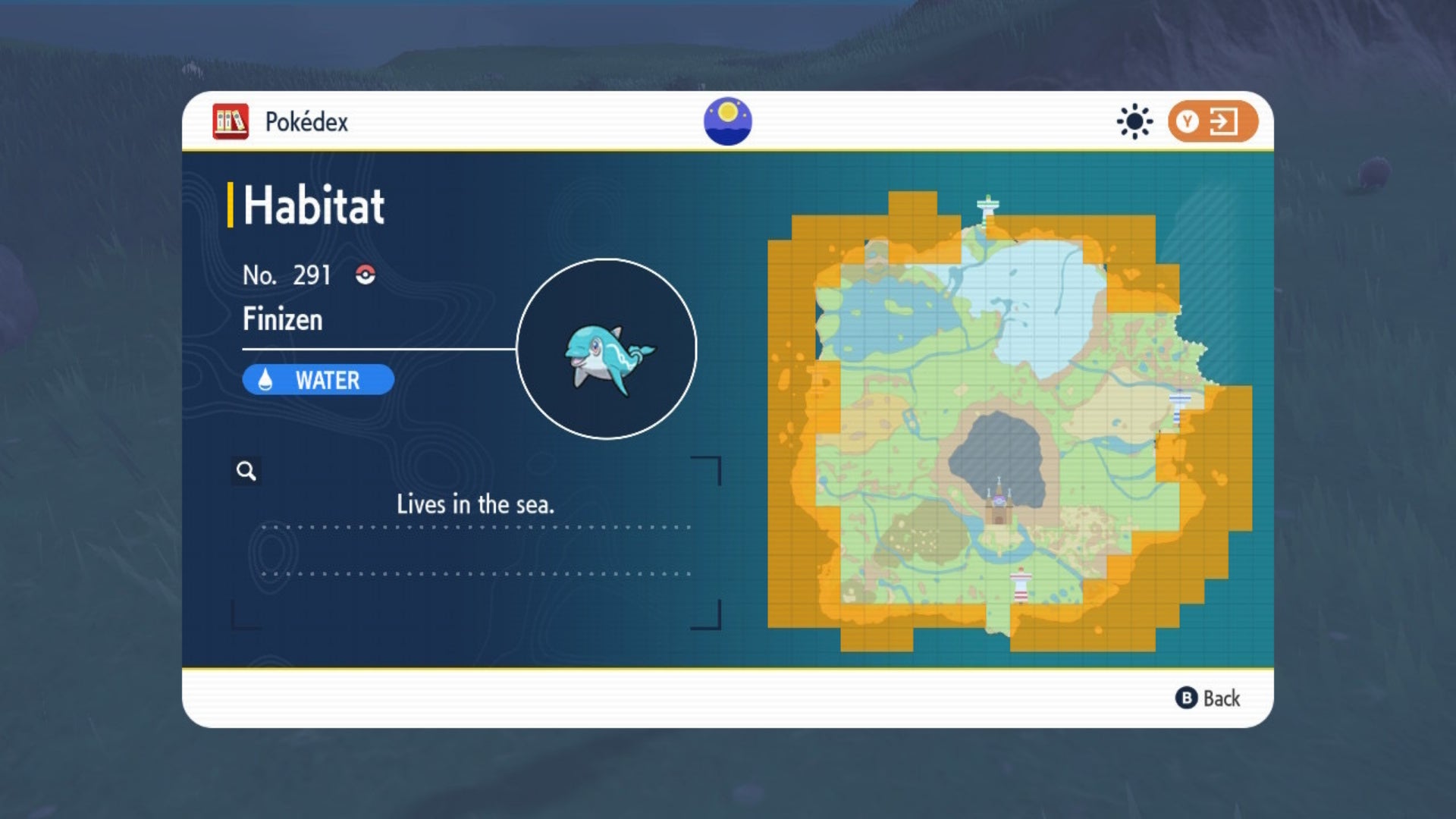The image size is (1456, 819).
Task: Go back from the Habitat page
Action: click(1207, 698)
